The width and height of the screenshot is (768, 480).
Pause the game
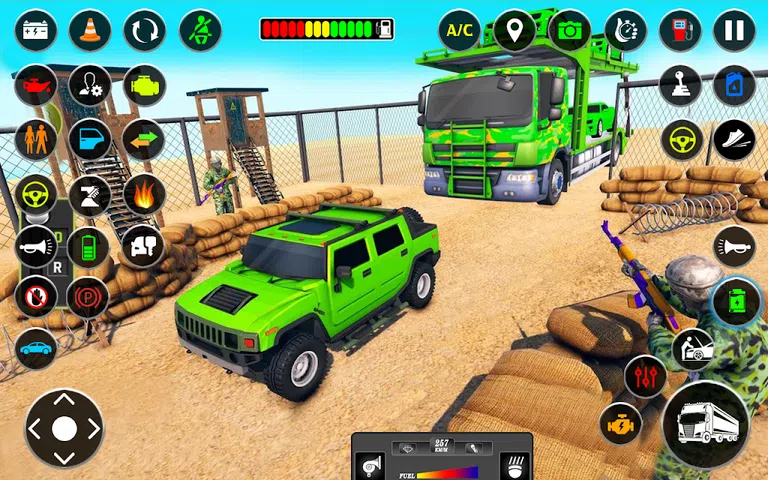pyautogui.click(x=734, y=31)
